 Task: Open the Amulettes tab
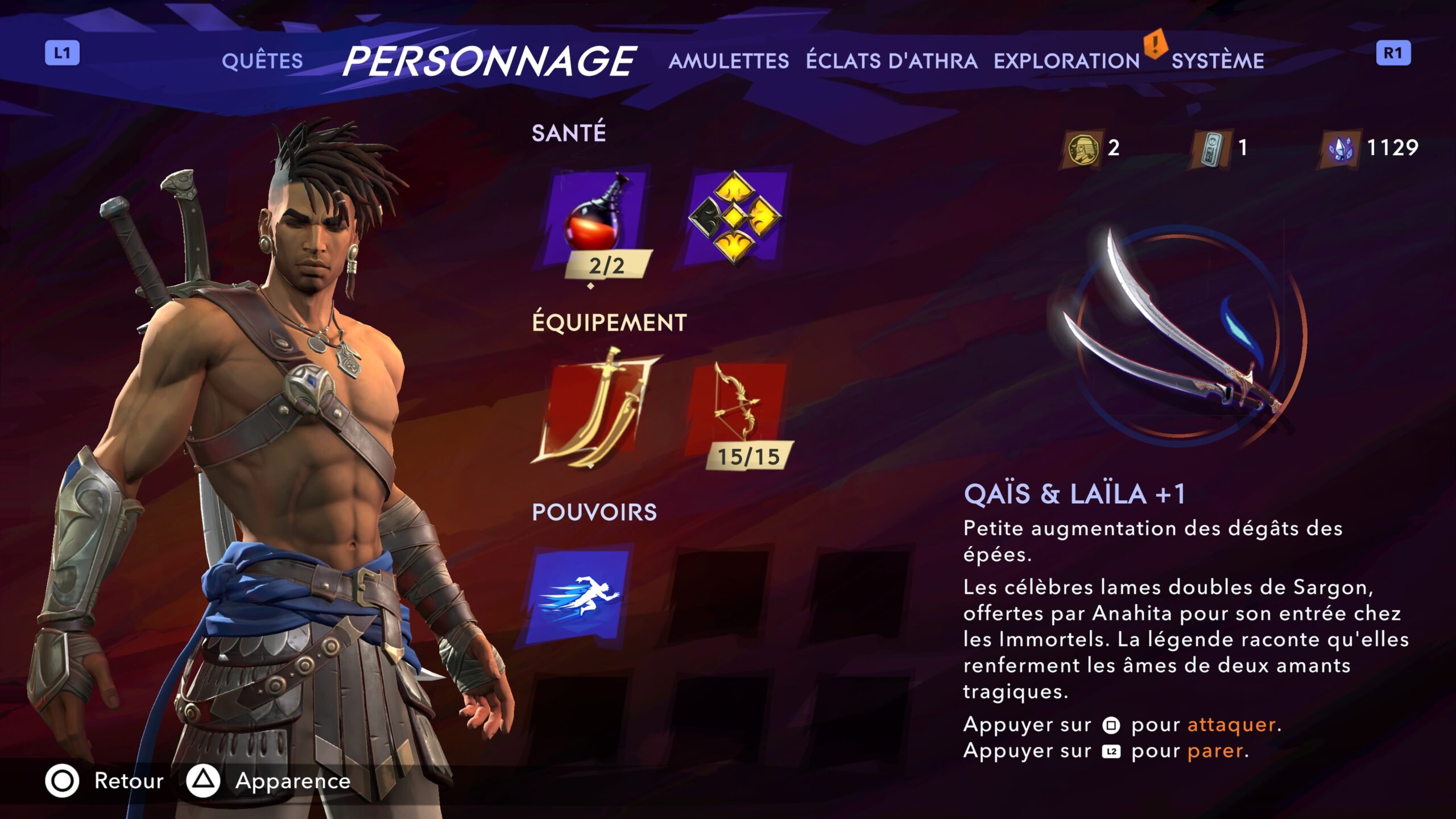[x=729, y=61]
